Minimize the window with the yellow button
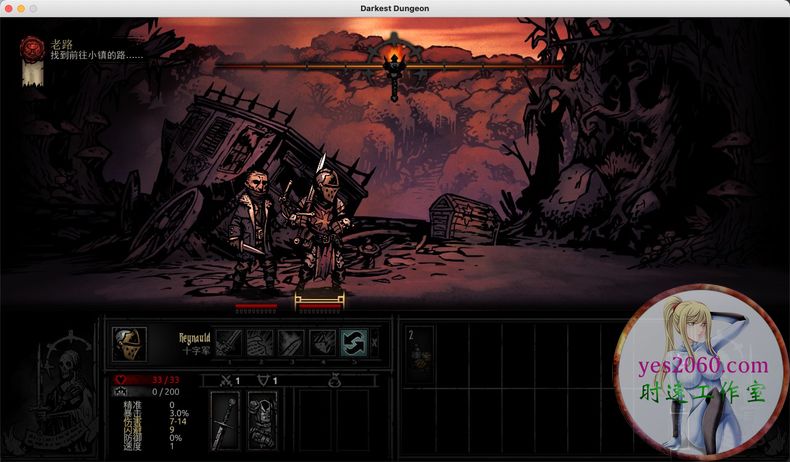The width and height of the screenshot is (790, 462). pos(20,8)
